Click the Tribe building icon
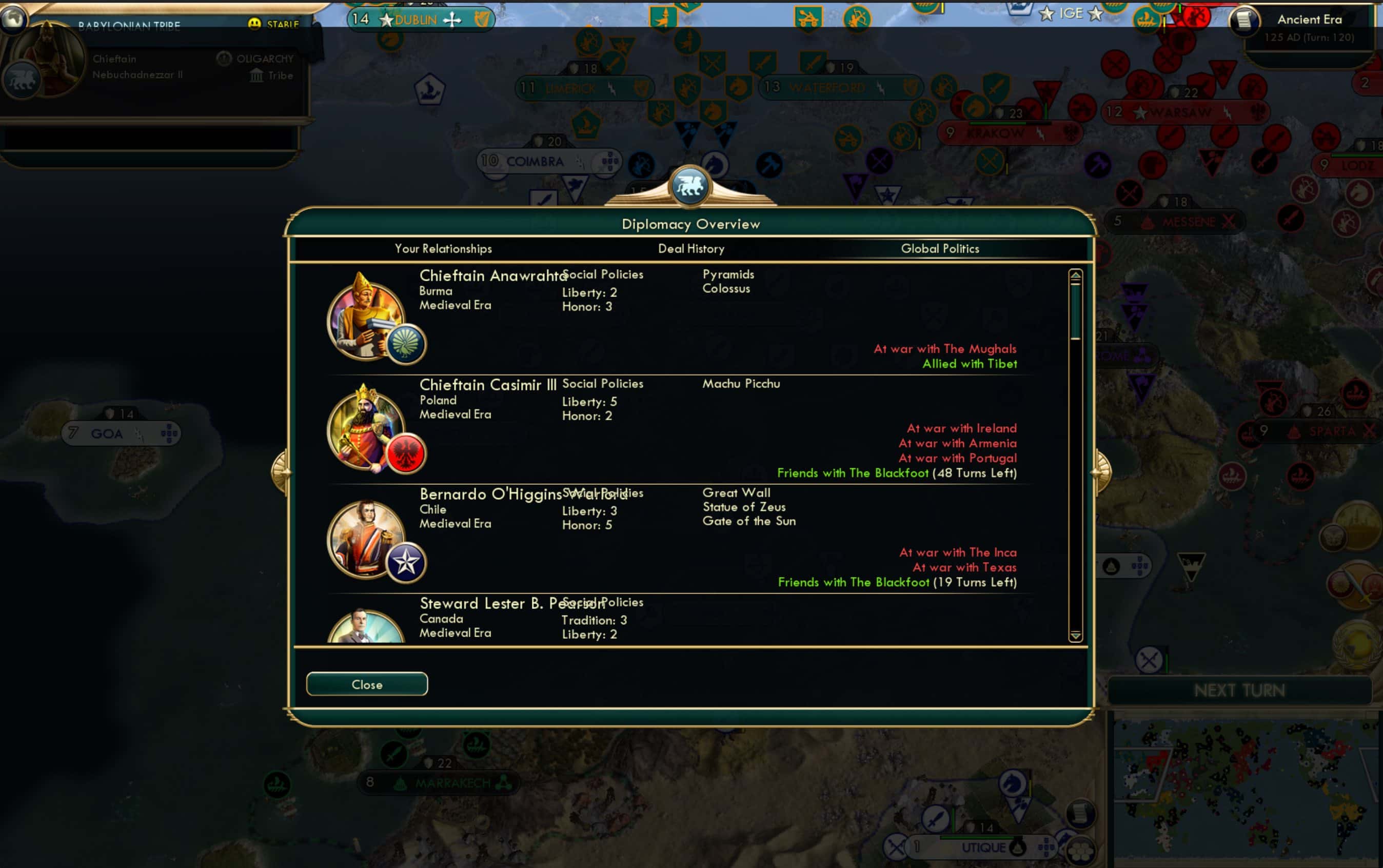Viewport: 1383px width, 868px height. (x=256, y=75)
